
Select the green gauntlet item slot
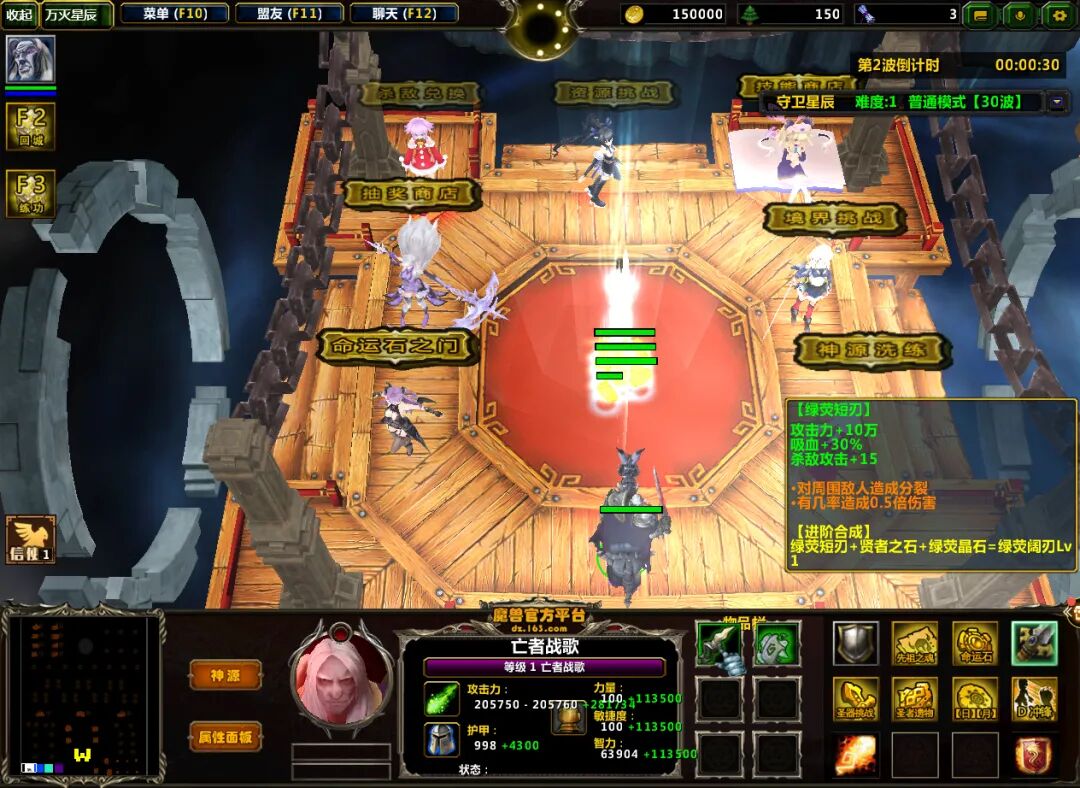pos(776,644)
